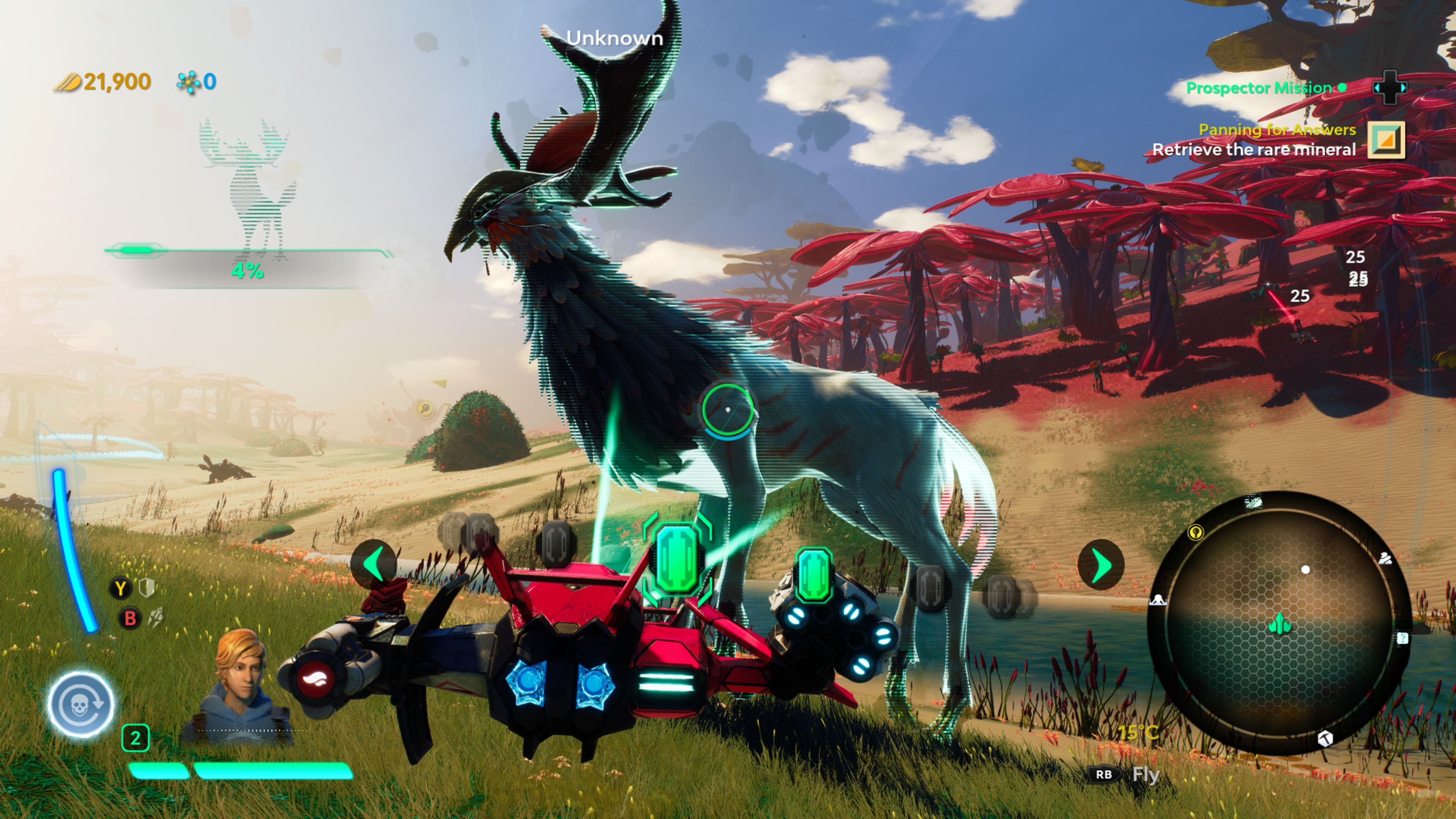Select the bracketed green weapon mount slot
Screen dimensions: 1456x819
click(677, 559)
